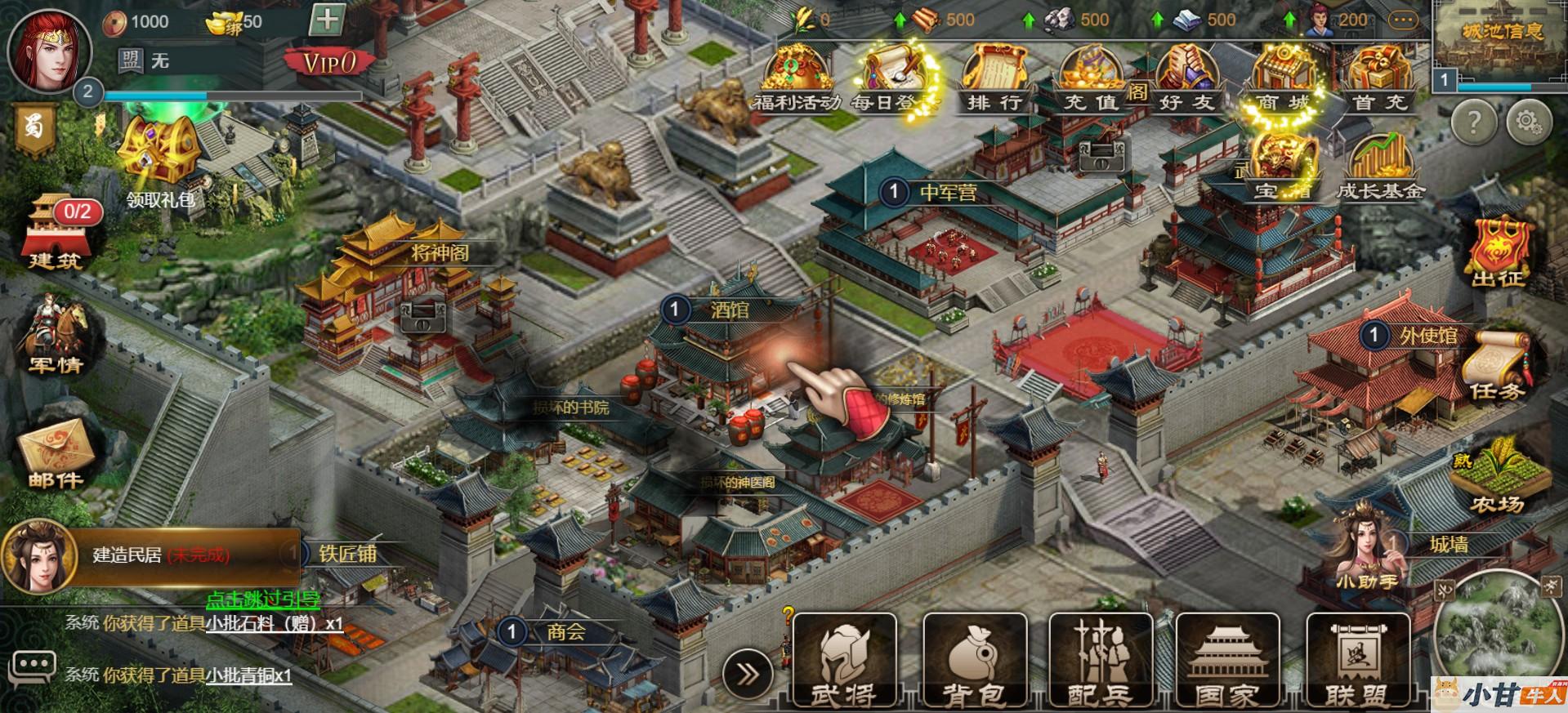
Task: Click the plus button to add gold
Action: (327, 20)
